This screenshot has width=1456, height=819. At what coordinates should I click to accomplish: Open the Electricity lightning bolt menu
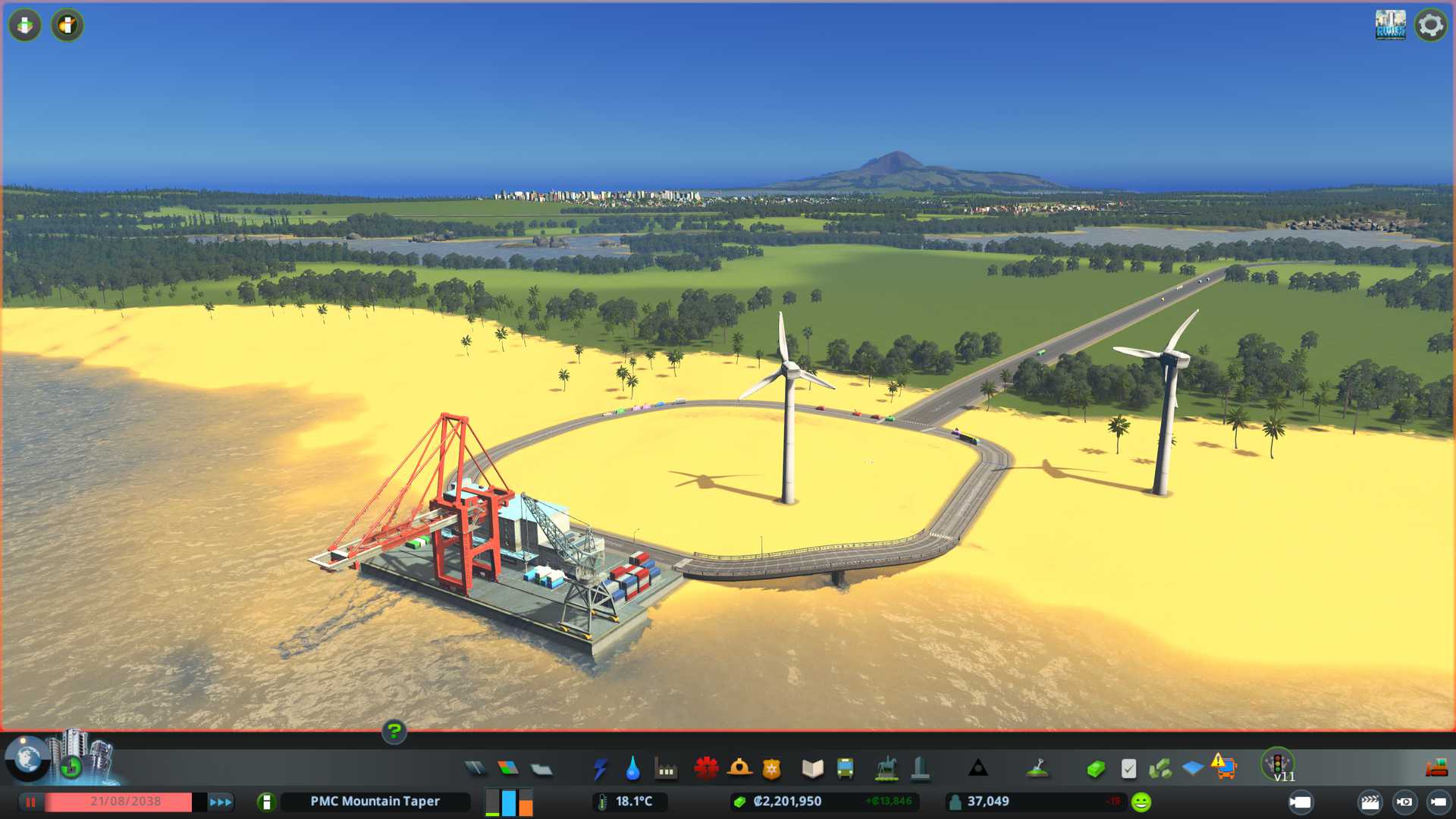coord(601,769)
